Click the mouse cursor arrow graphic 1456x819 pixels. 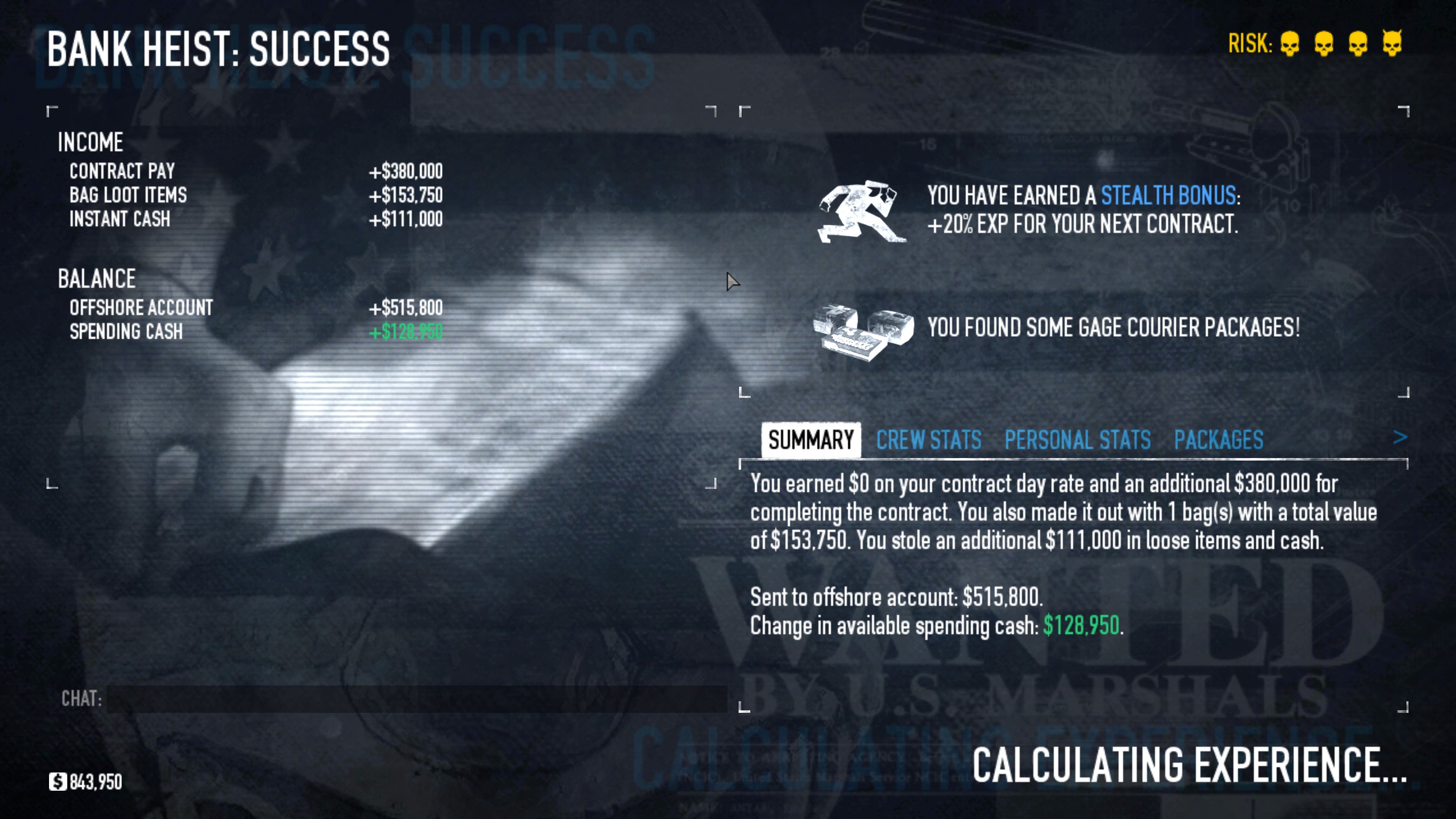[733, 281]
